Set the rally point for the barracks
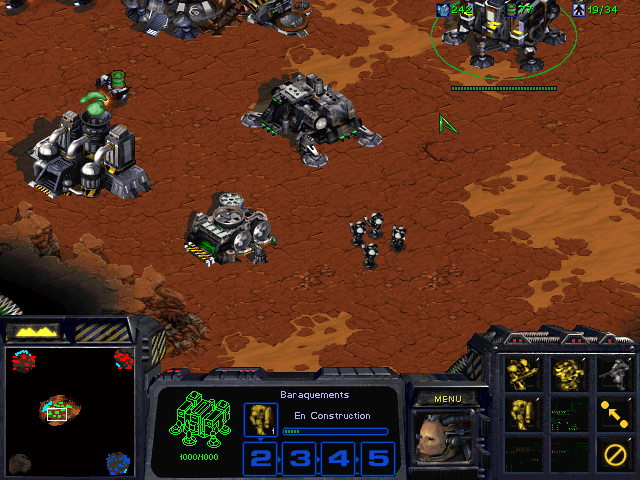Viewport: 640px width, 480px height. (x=613, y=411)
